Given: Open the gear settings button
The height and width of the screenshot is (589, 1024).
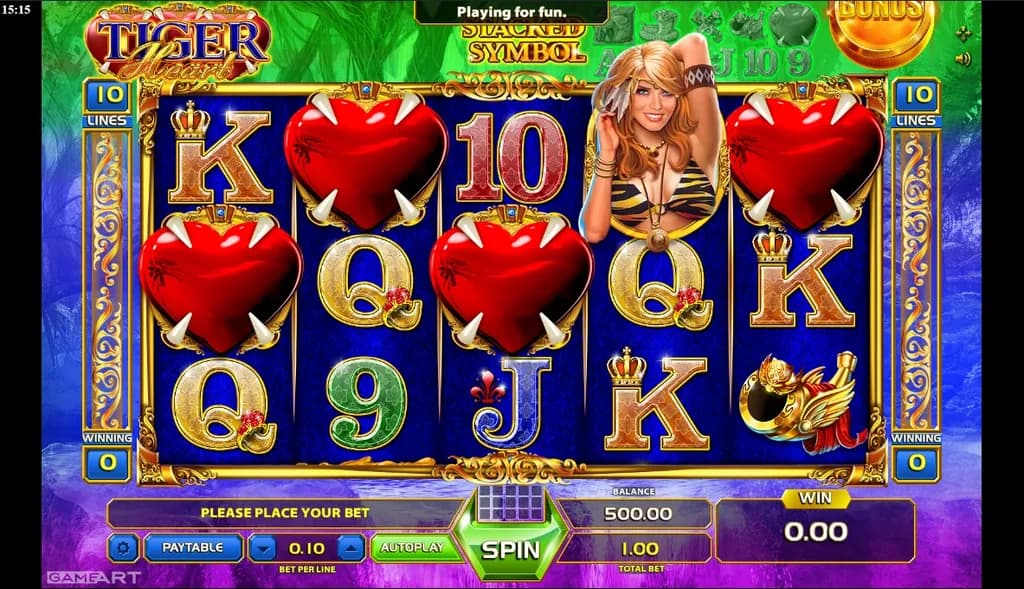Looking at the screenshot, I should point(123,547).
